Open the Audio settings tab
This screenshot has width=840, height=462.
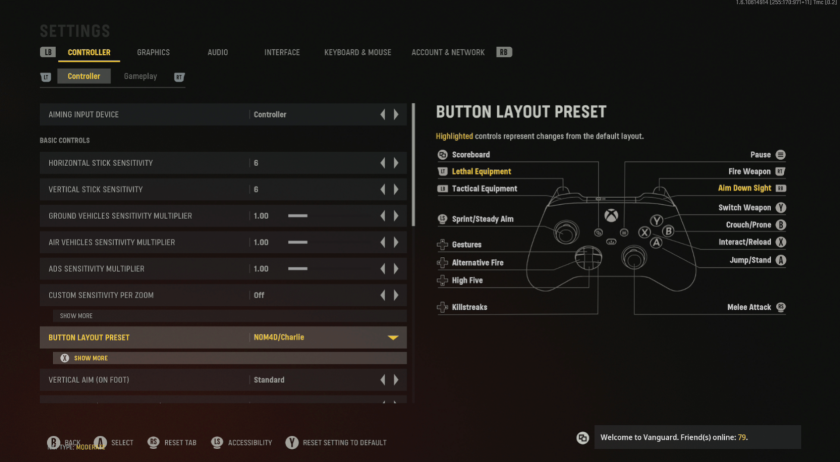217,52
